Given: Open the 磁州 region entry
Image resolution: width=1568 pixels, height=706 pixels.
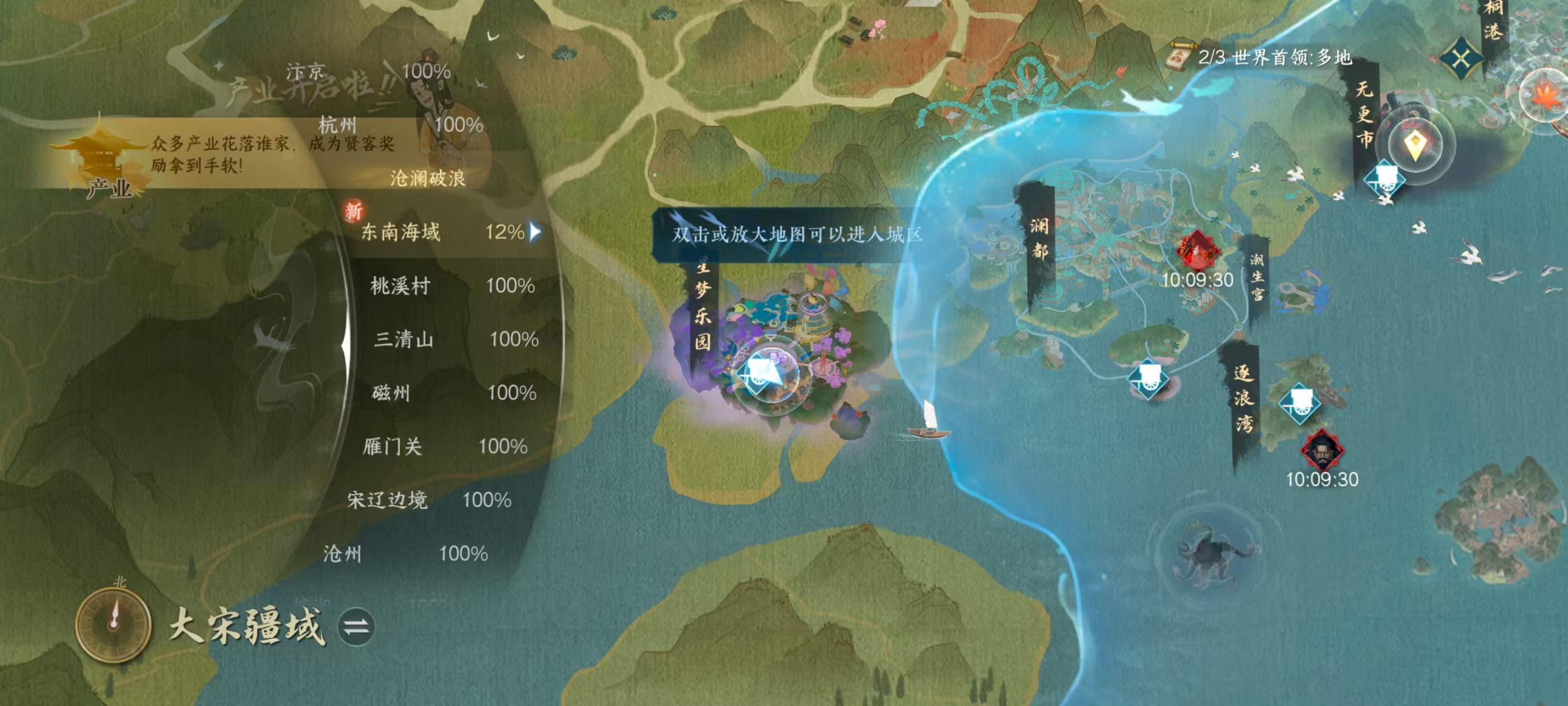Looking at the screenshot, I should tap(391, 393).
